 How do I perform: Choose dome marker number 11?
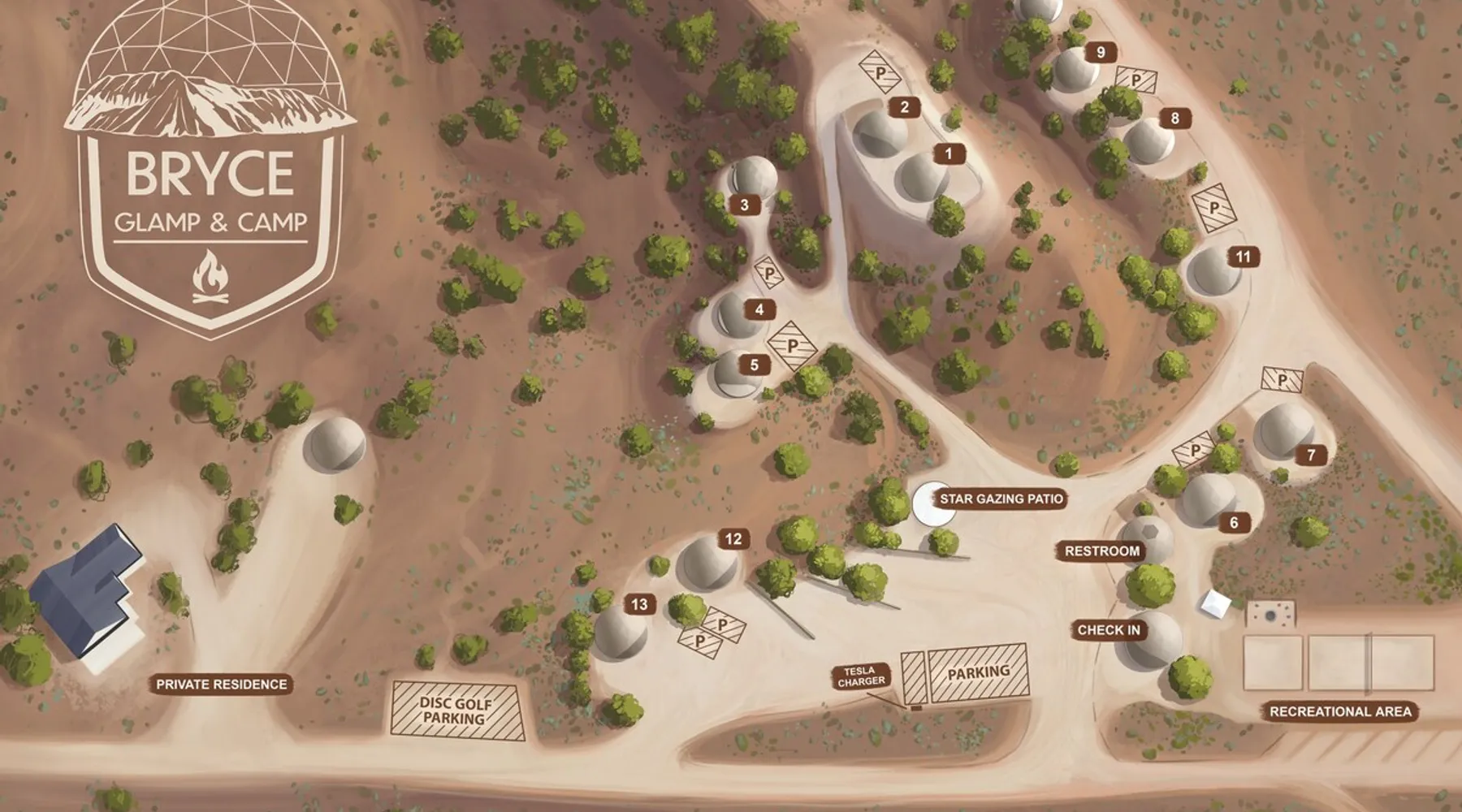point(1243,257)
